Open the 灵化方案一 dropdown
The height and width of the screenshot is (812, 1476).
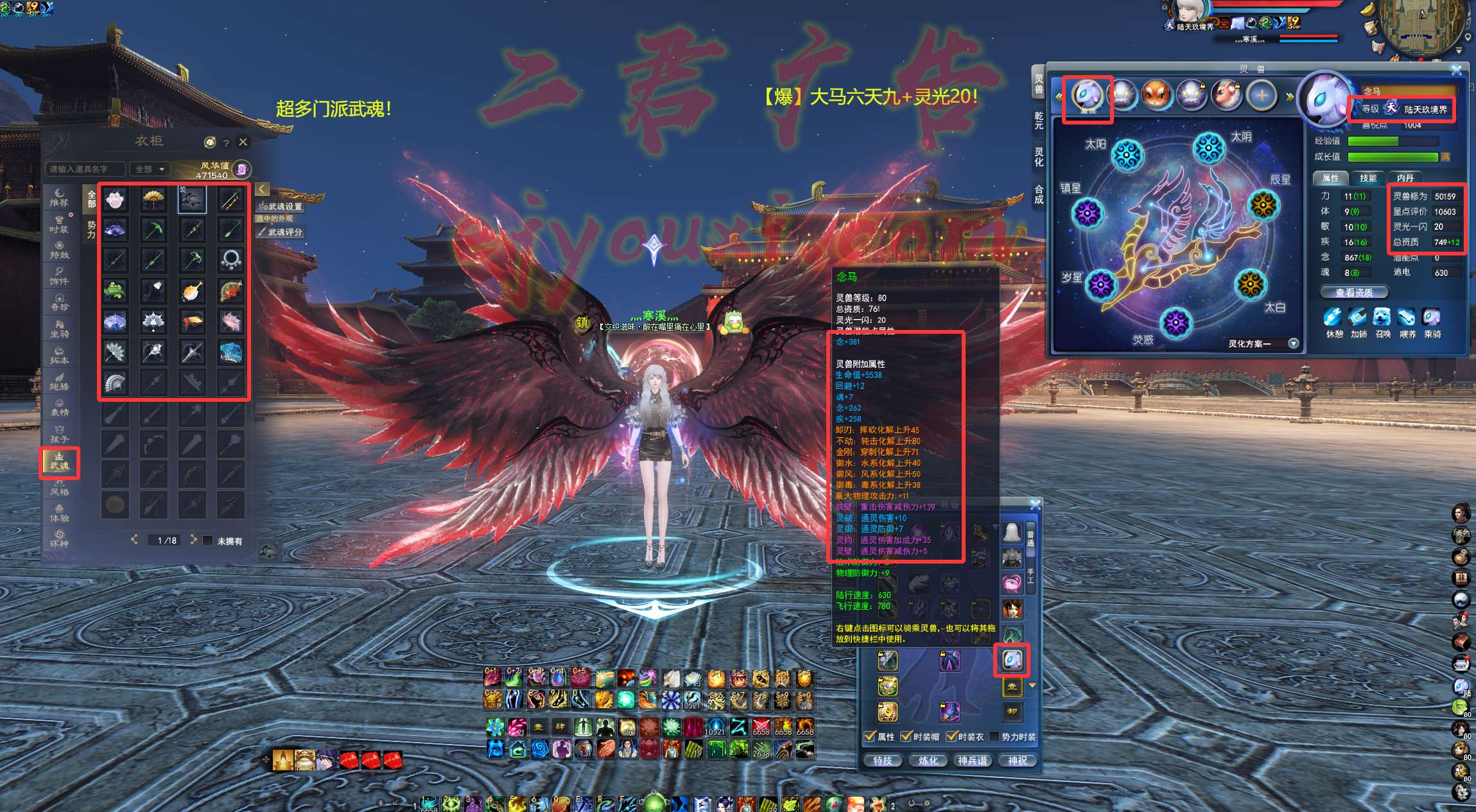coord(1293,343)
